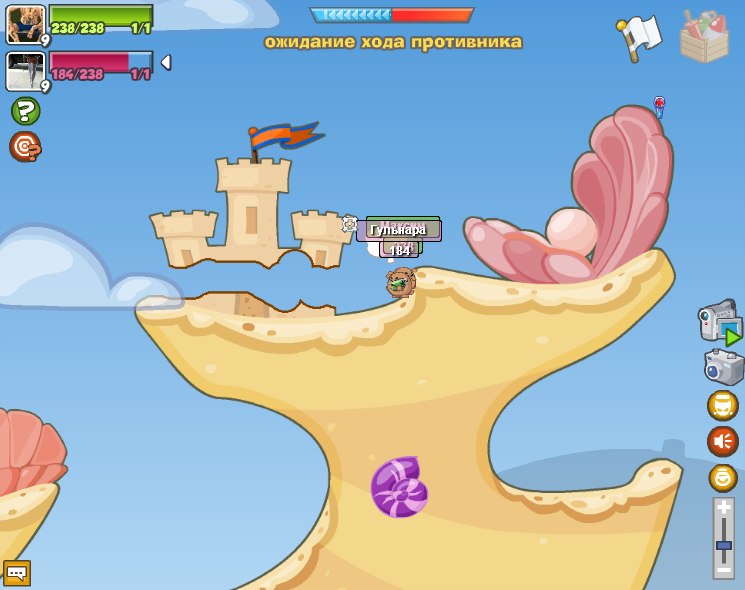
Task: Click the zoom slider handle
Action: click(x=724, y=546)
